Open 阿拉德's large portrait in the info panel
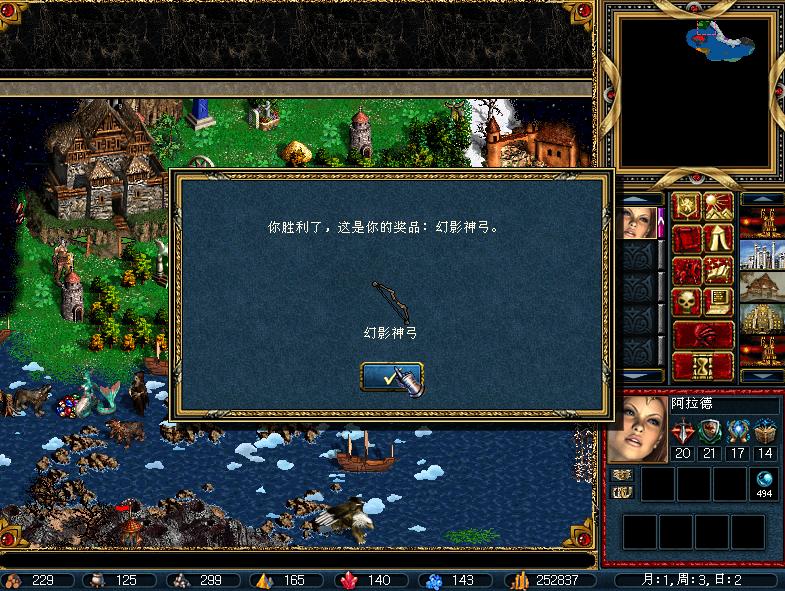This screenshot has width=785, height=591. point(637,428)
